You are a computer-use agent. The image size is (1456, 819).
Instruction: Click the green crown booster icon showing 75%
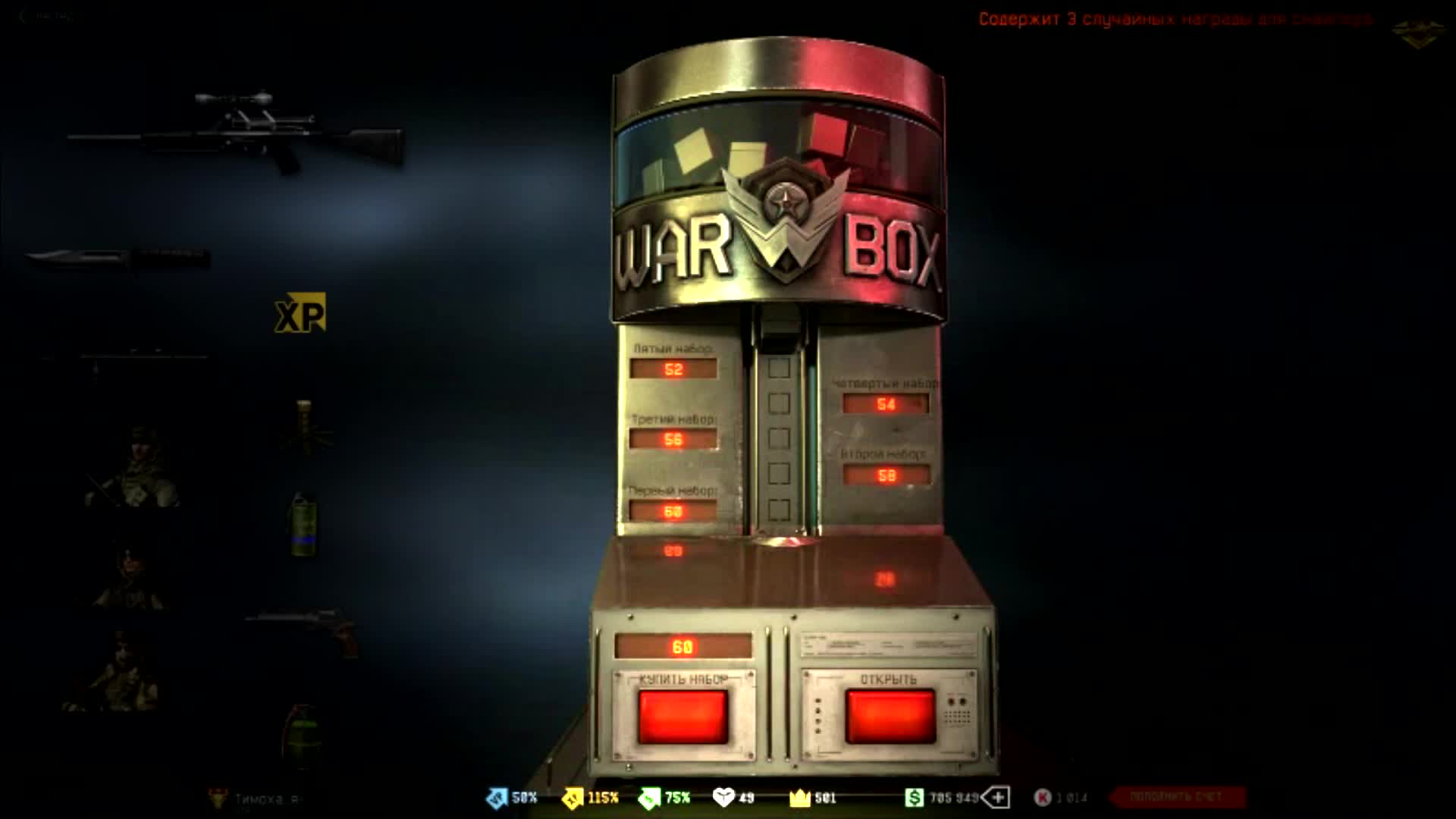650,797
